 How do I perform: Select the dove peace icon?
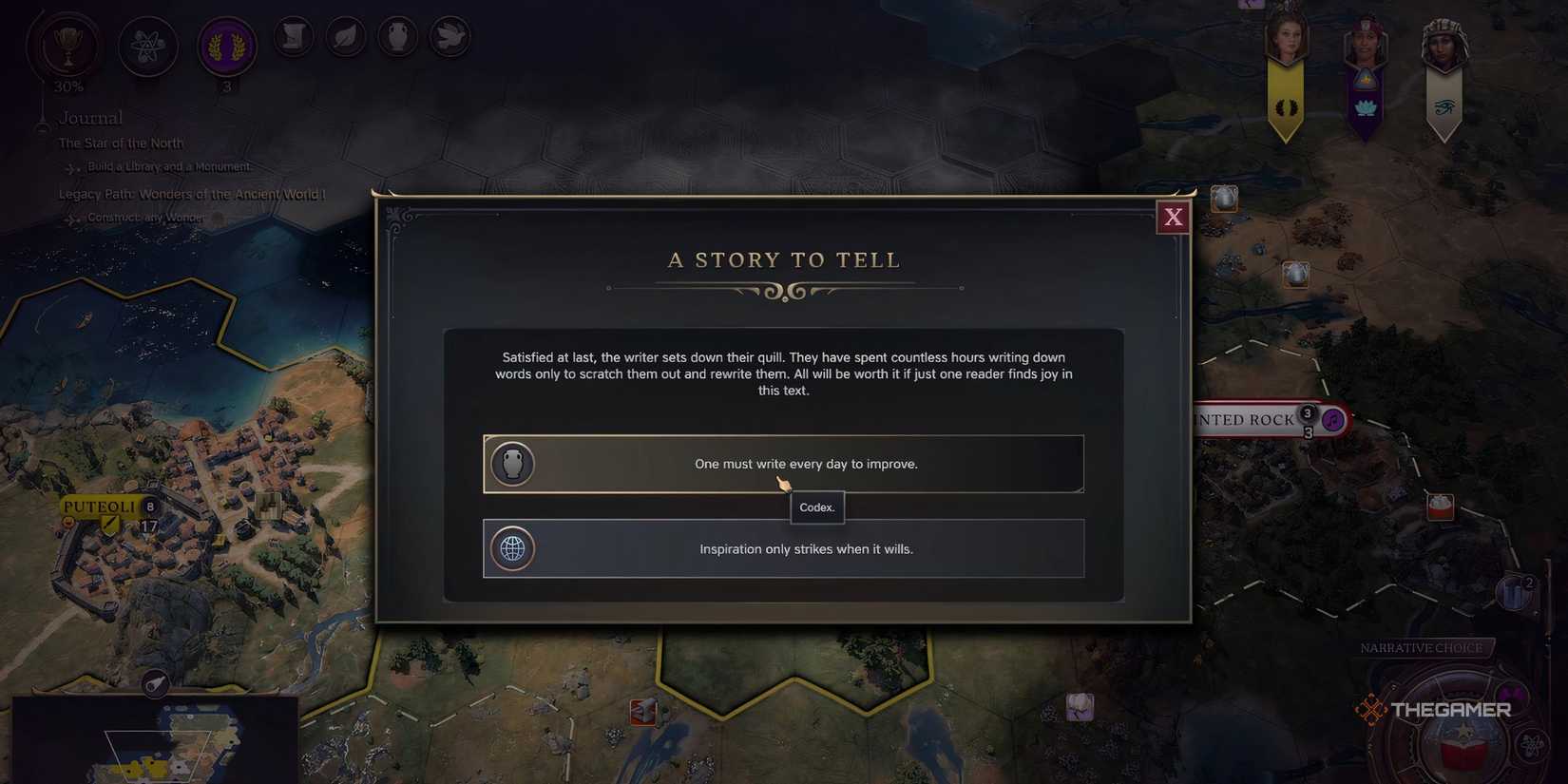coord(450,36)
